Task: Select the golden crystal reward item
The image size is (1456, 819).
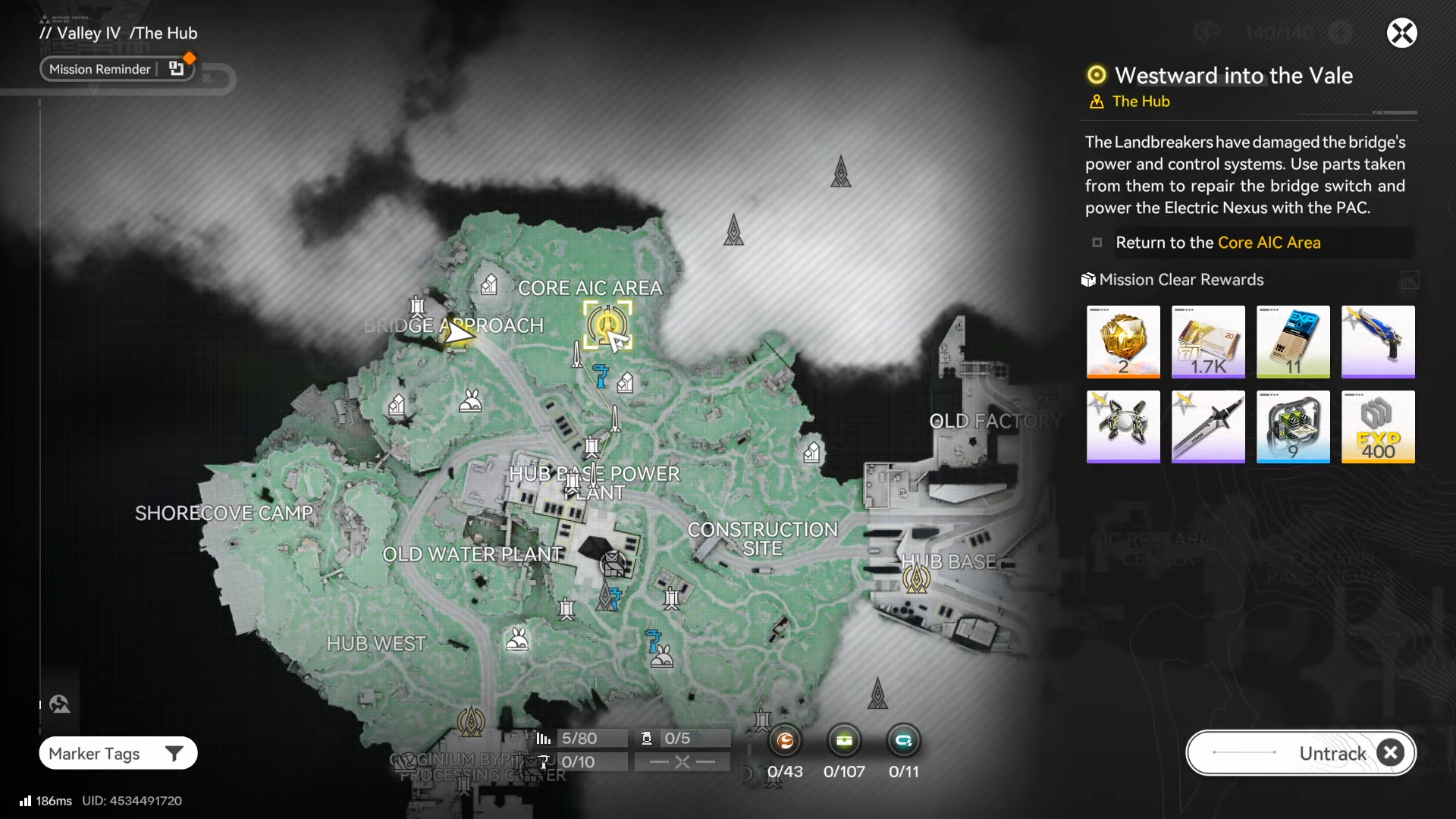Action: pyautogui.click(x=1123, y=341)
